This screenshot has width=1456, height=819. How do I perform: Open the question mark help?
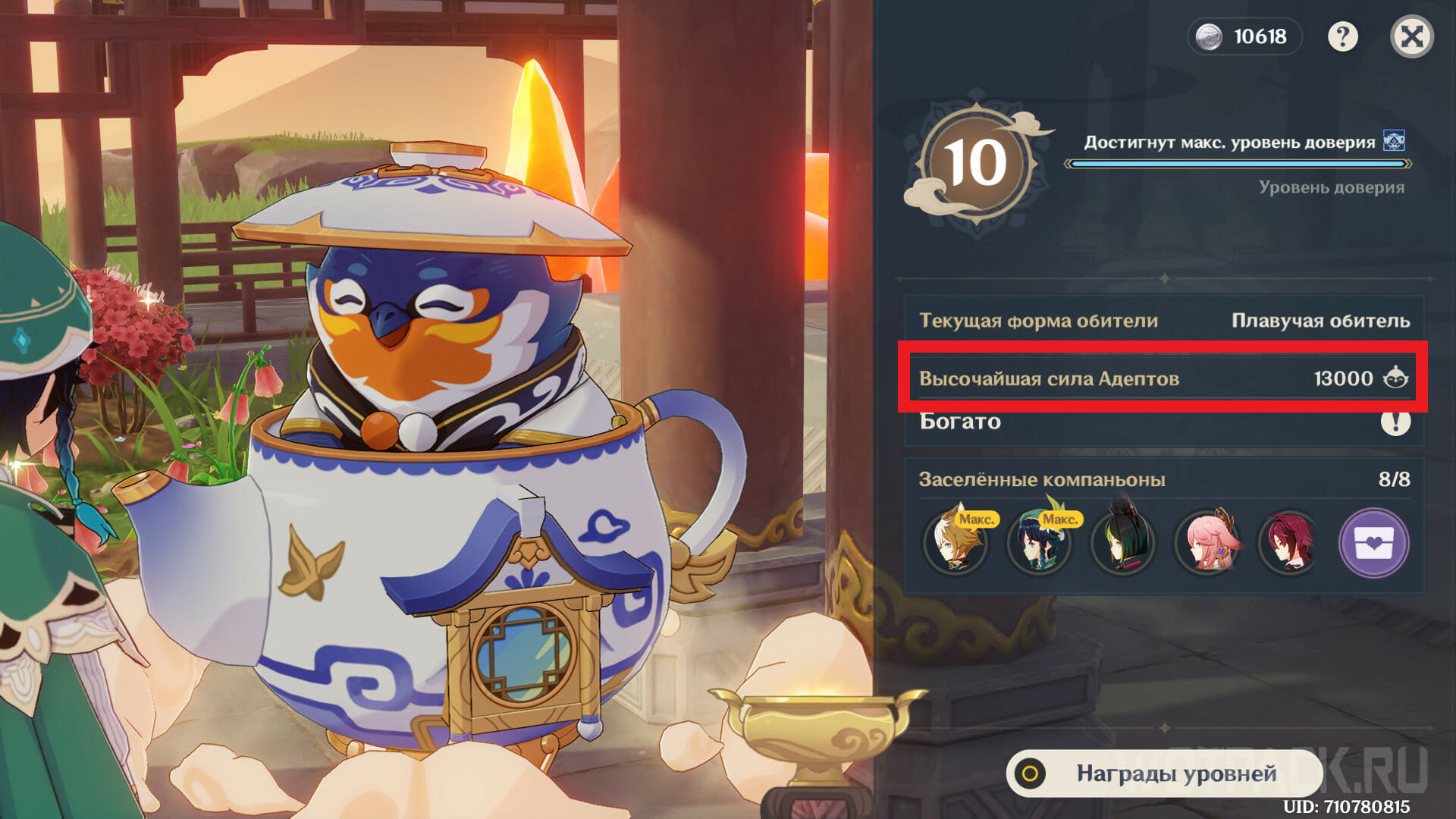[1342, 36]
